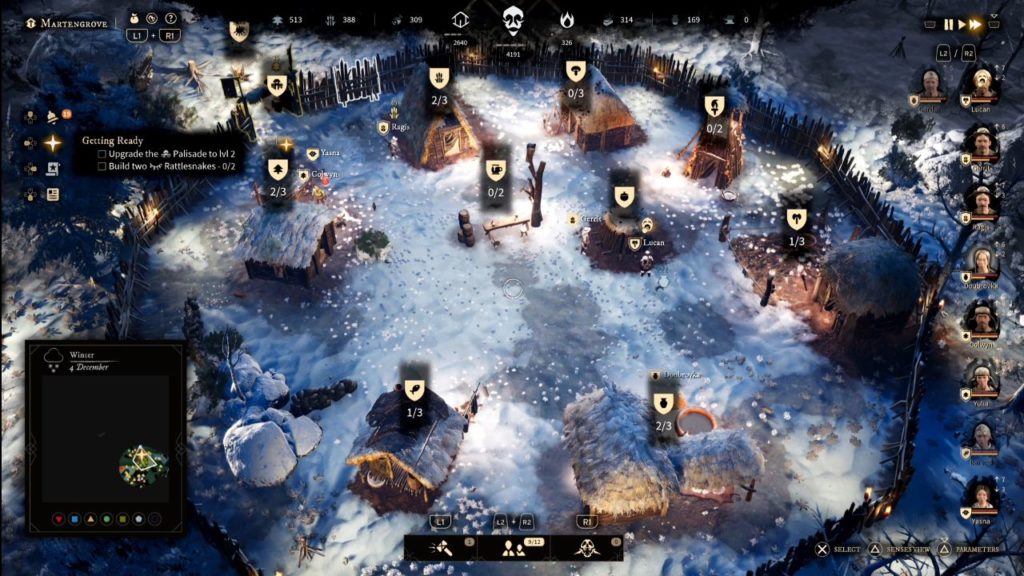Open the villagers panel showing 9/12
Screen dimensions: 1024x576
[x=514, y=546]
